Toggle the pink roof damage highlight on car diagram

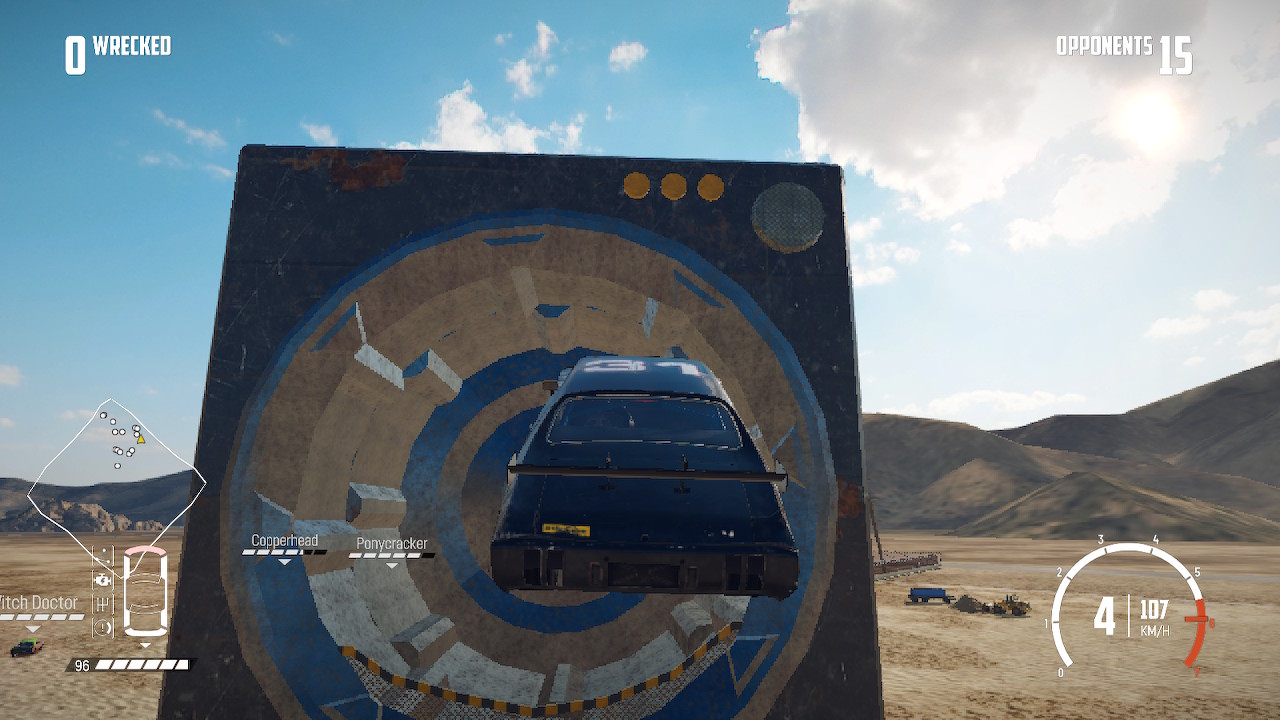coord(145,552)
